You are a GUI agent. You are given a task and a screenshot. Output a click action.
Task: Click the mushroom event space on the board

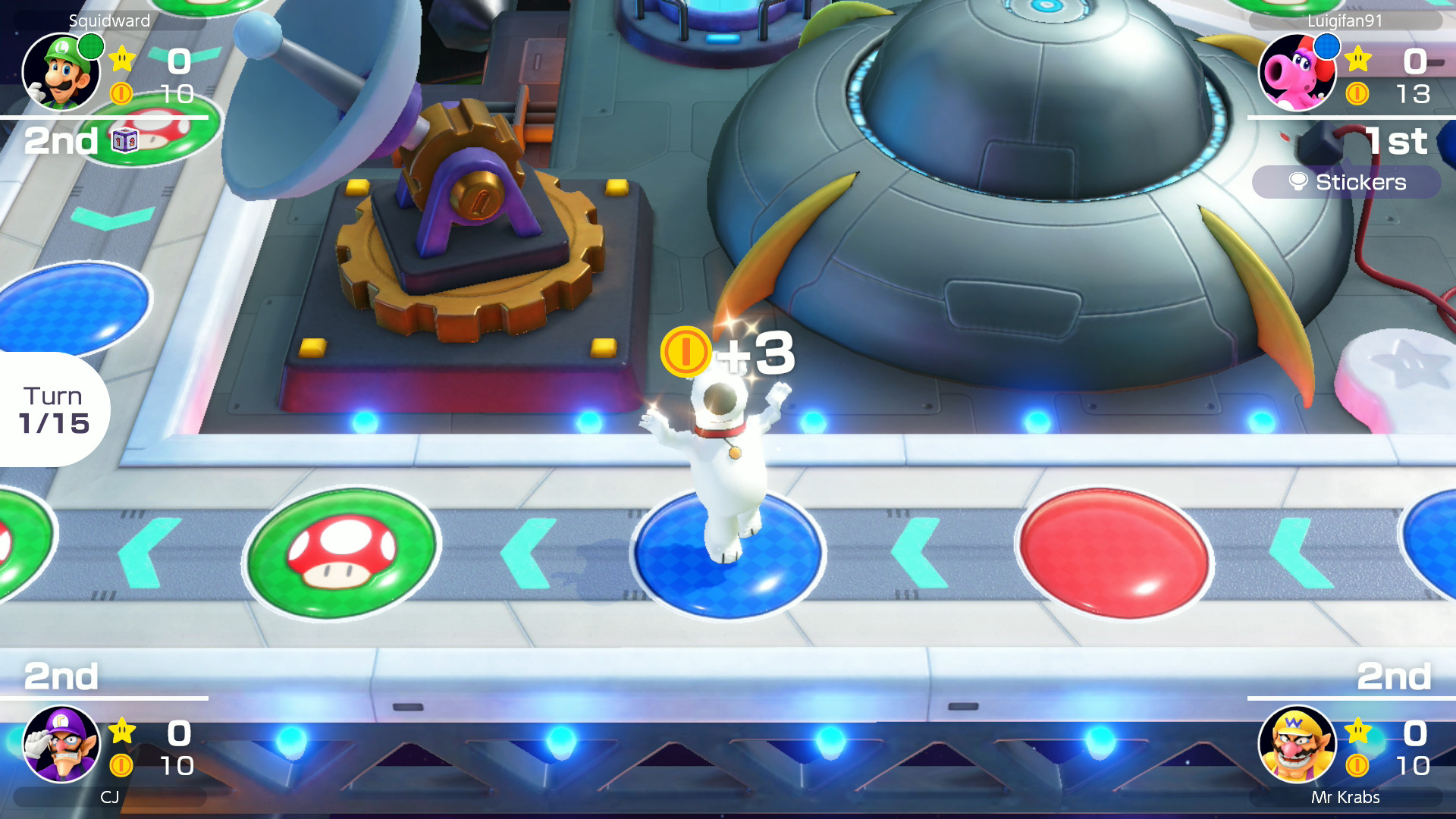pos(340,552)
